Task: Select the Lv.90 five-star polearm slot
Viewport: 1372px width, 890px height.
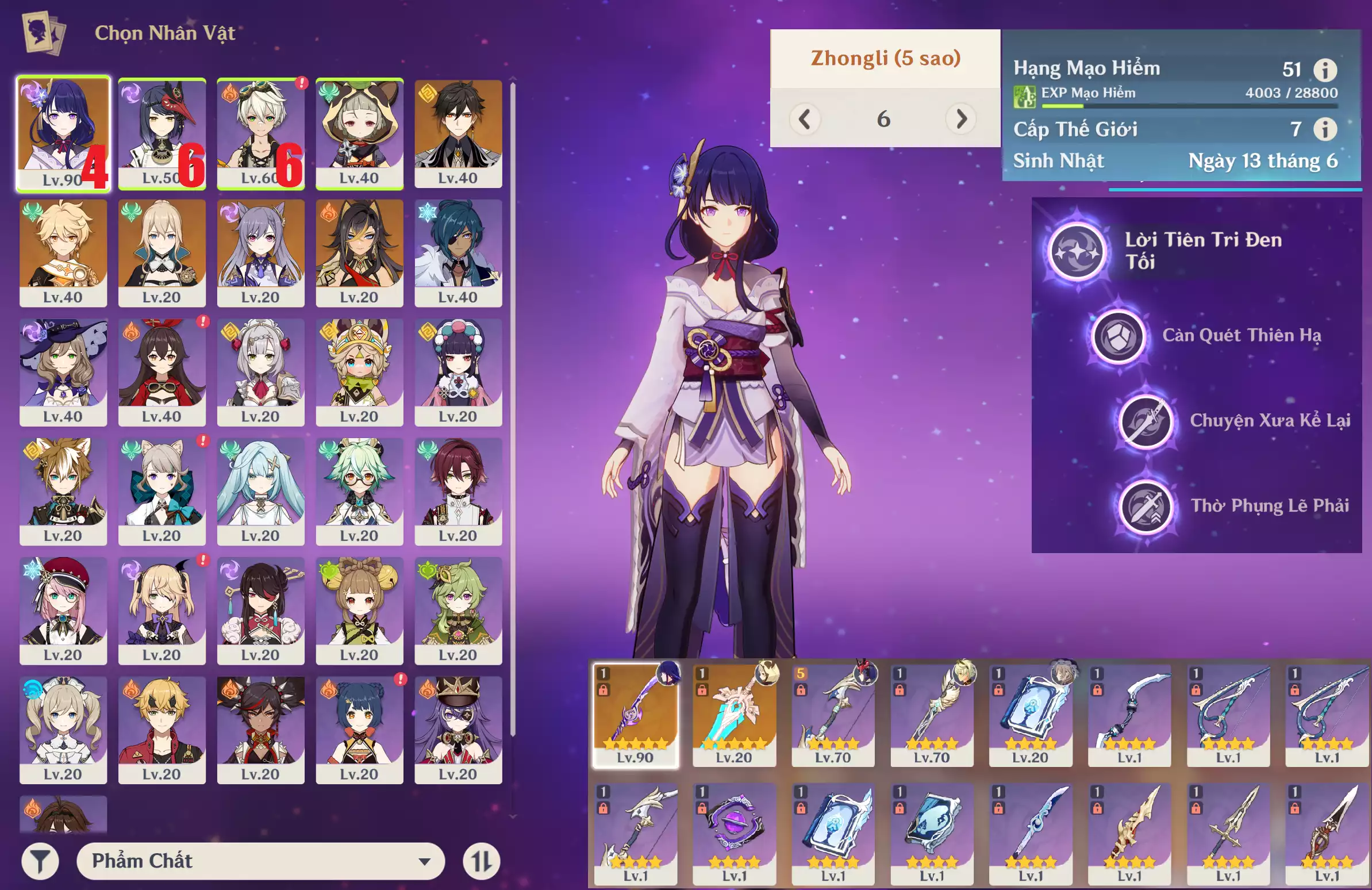Action: (635, 715)
